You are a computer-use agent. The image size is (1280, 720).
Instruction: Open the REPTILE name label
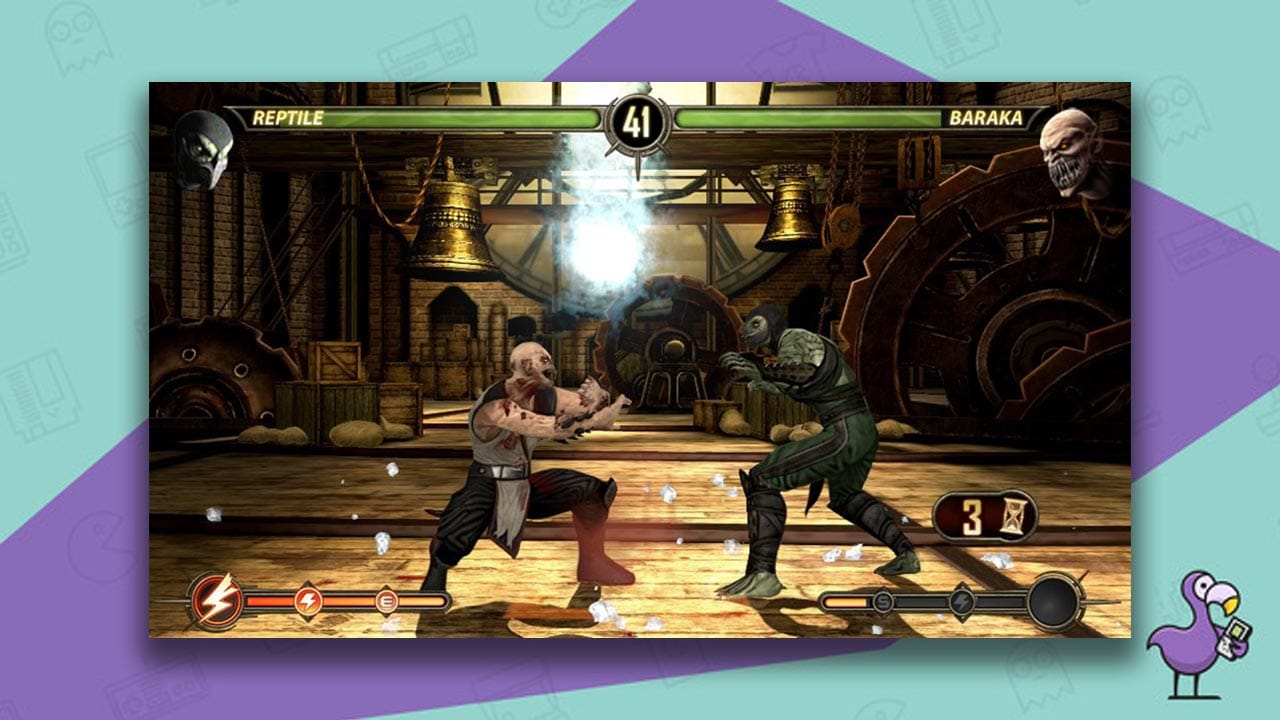[x=287, y=118]
